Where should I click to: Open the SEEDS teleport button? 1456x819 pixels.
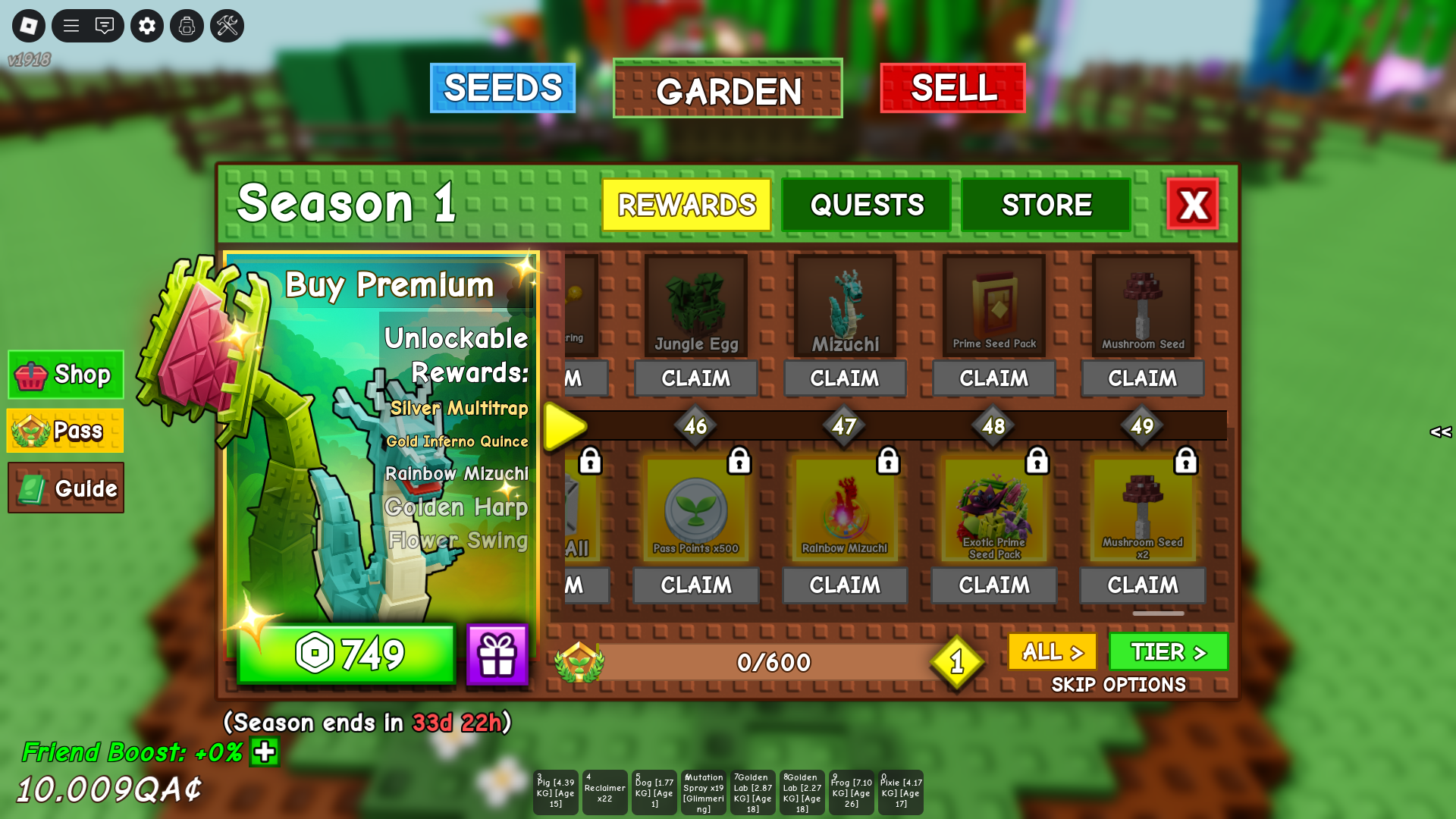pyautogui.click(x=502, y=88)
